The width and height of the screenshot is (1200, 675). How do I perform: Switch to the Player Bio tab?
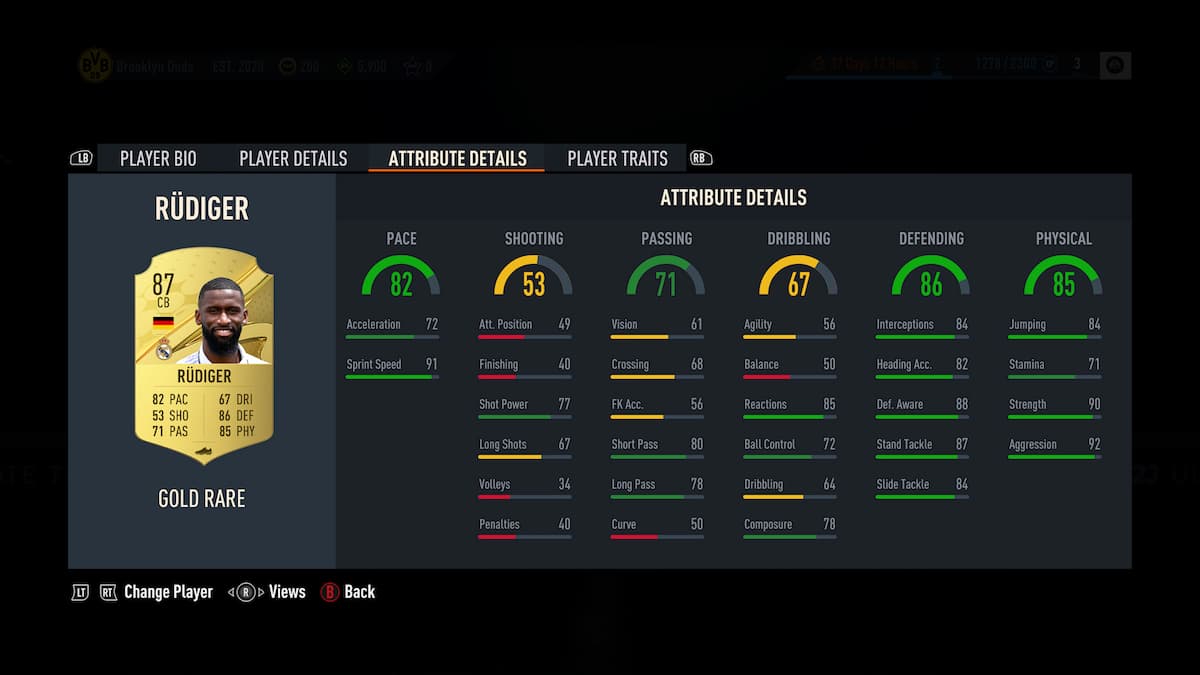pyautogui.click(x=158, y=158)
